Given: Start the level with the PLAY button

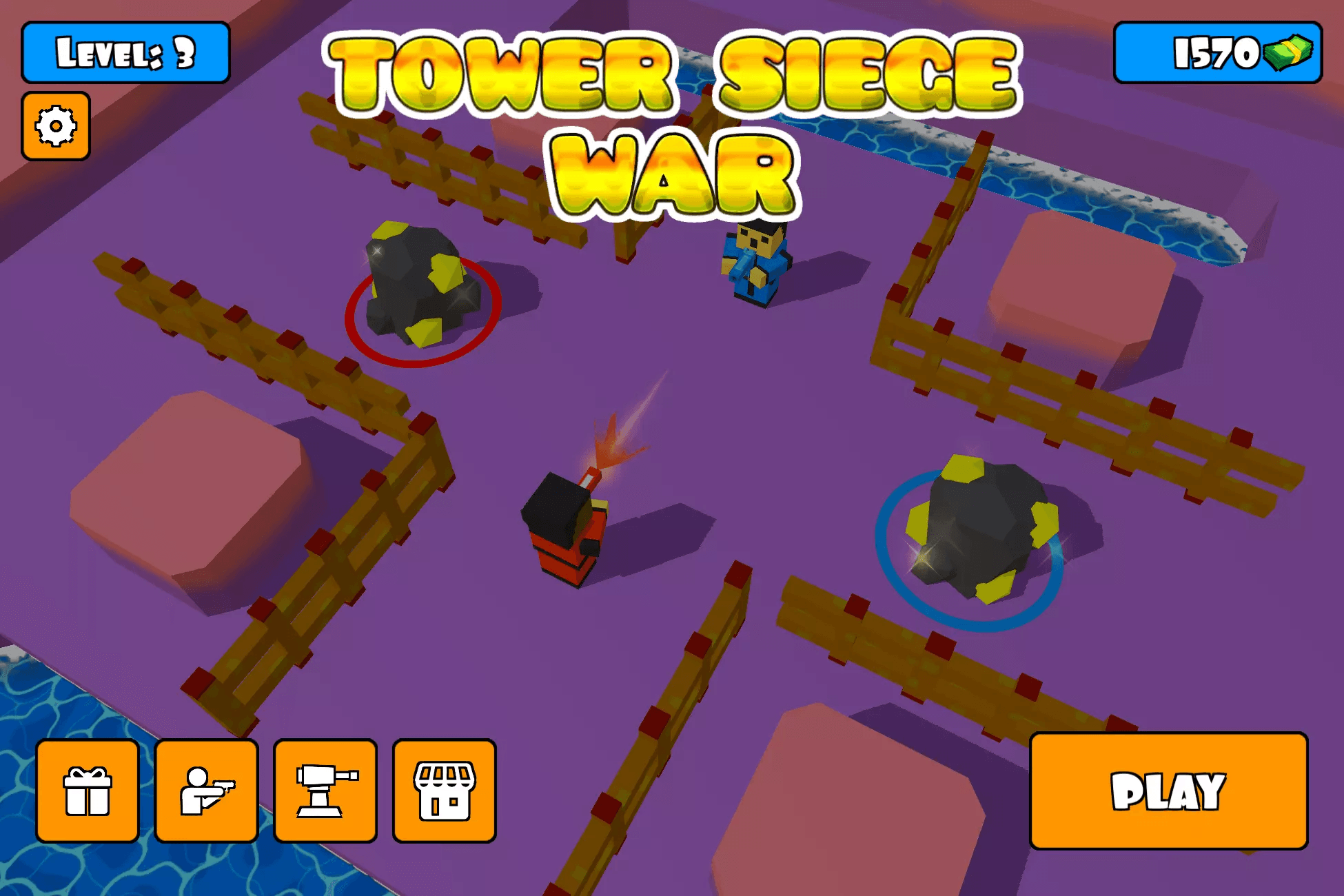Looking at the screenshot, I should pyautogui.click(x=1168, y=791).
